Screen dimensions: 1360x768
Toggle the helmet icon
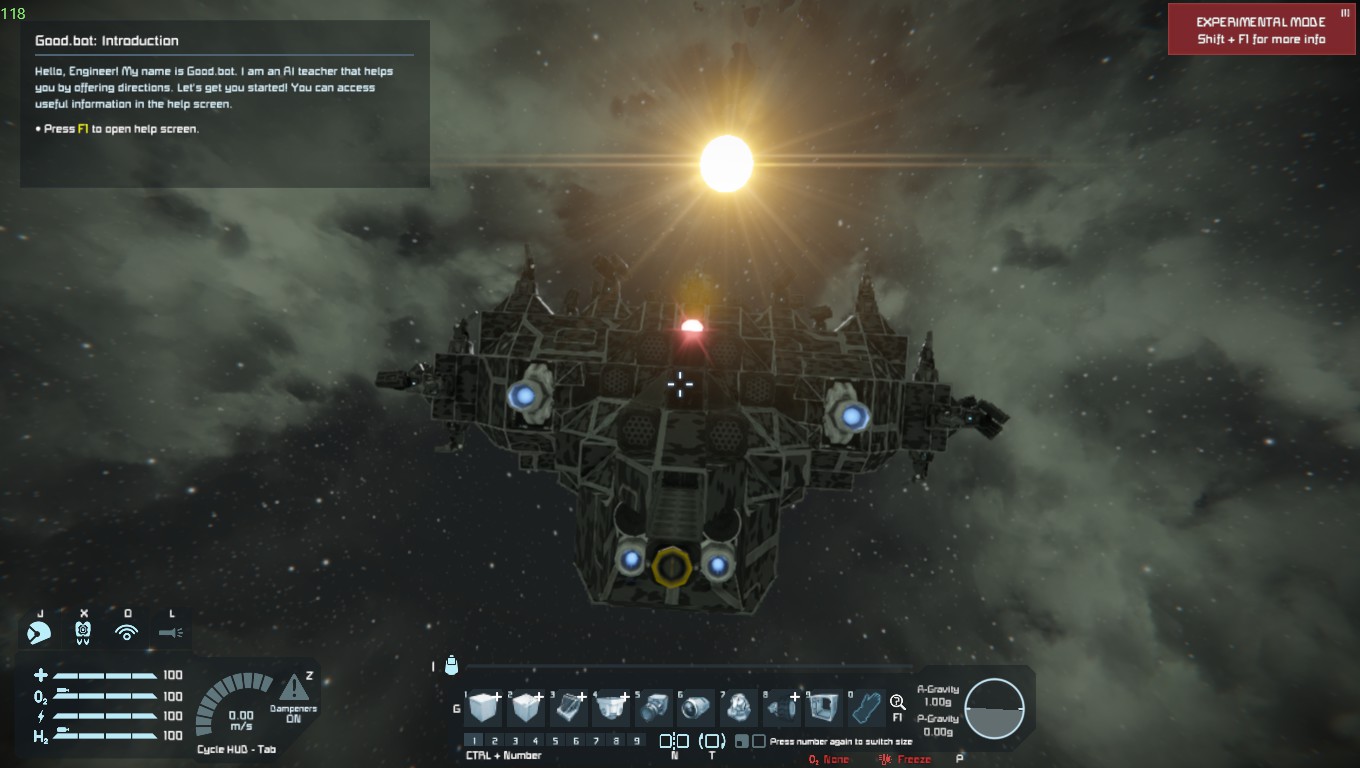(40, 632)
